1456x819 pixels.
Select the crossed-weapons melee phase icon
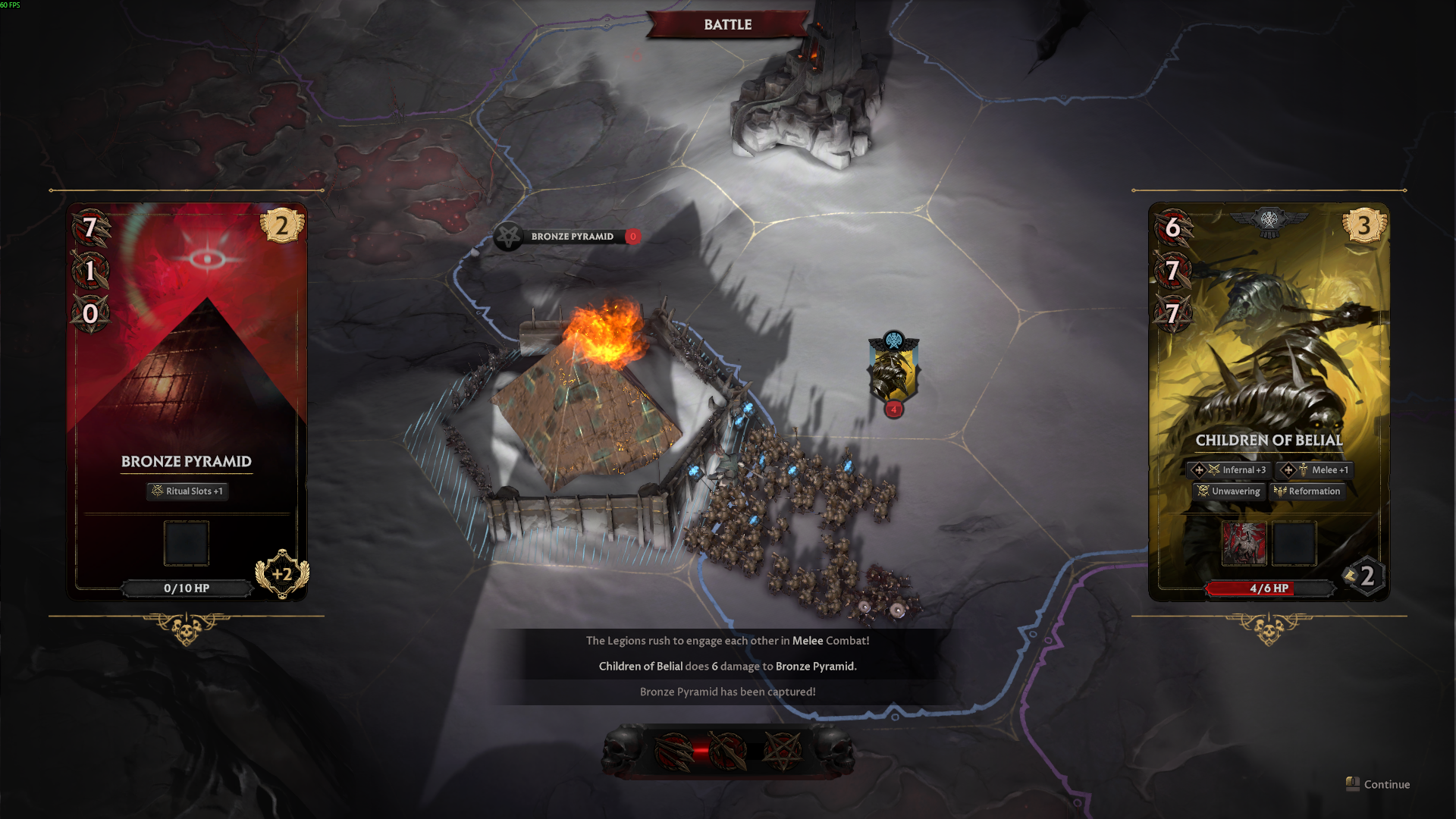tap(728, 752)
